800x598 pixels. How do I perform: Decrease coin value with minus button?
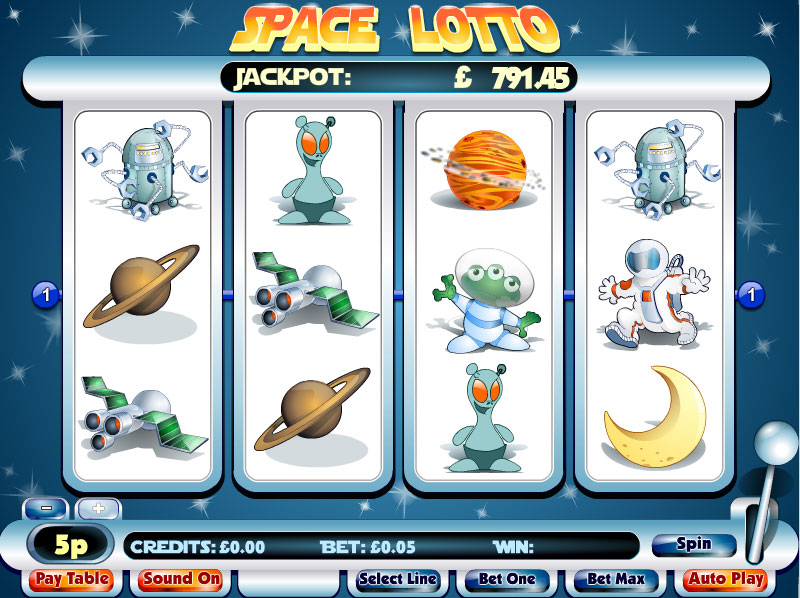point(47,507)
